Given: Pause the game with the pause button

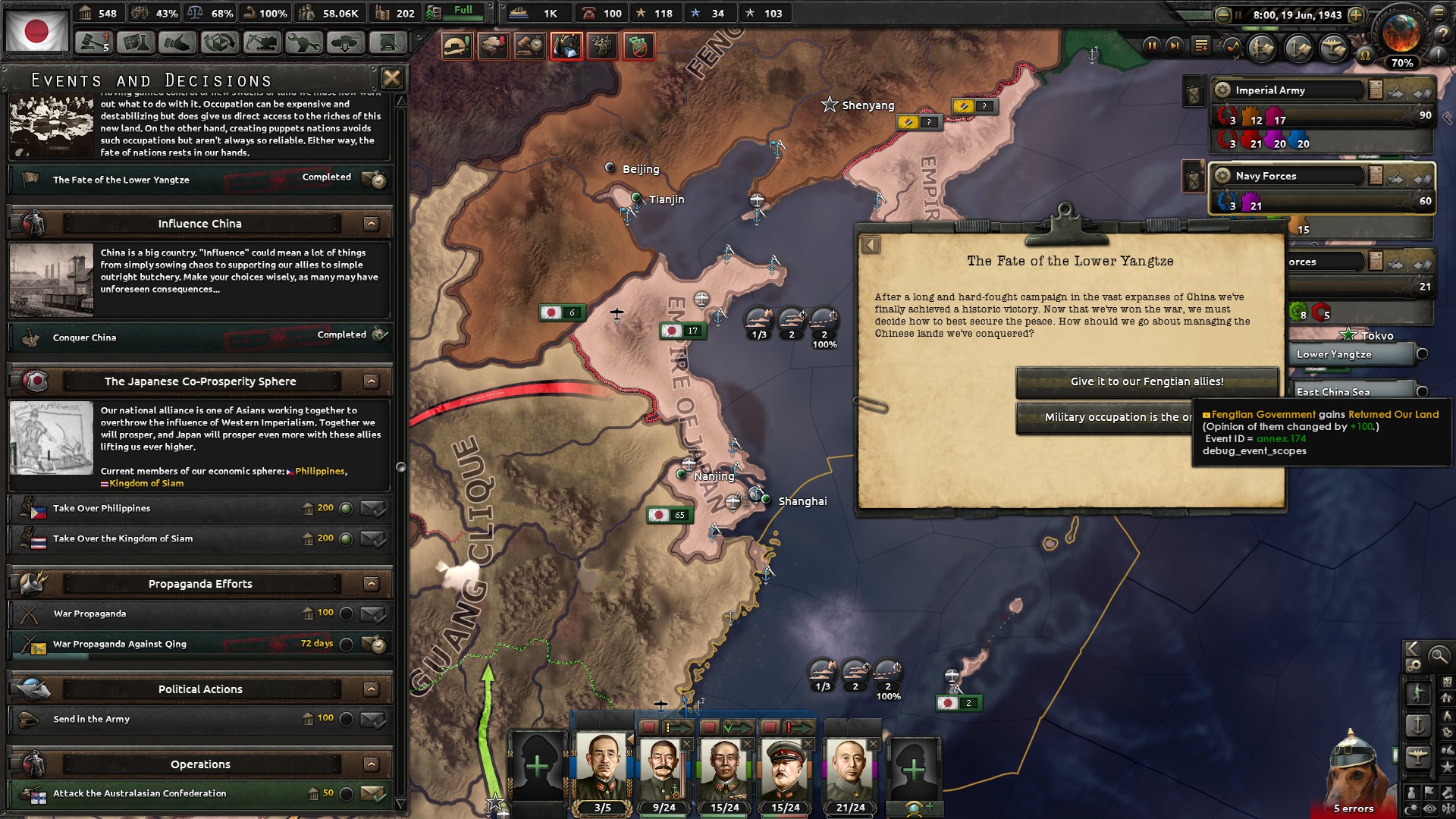Looking at the screenshot, I should (1153, 47).
